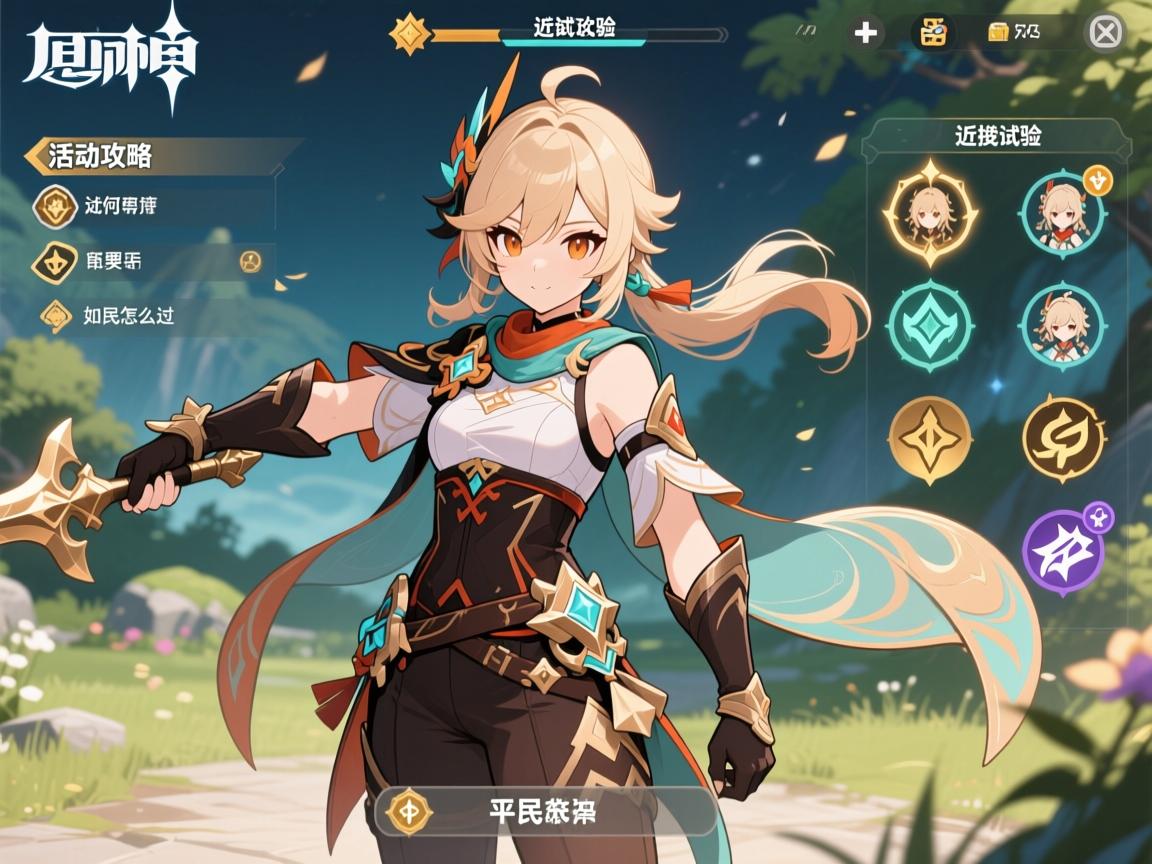Click the gold diamond emblem atop the screen
1152x864 pixels.
tap(409, 33)
